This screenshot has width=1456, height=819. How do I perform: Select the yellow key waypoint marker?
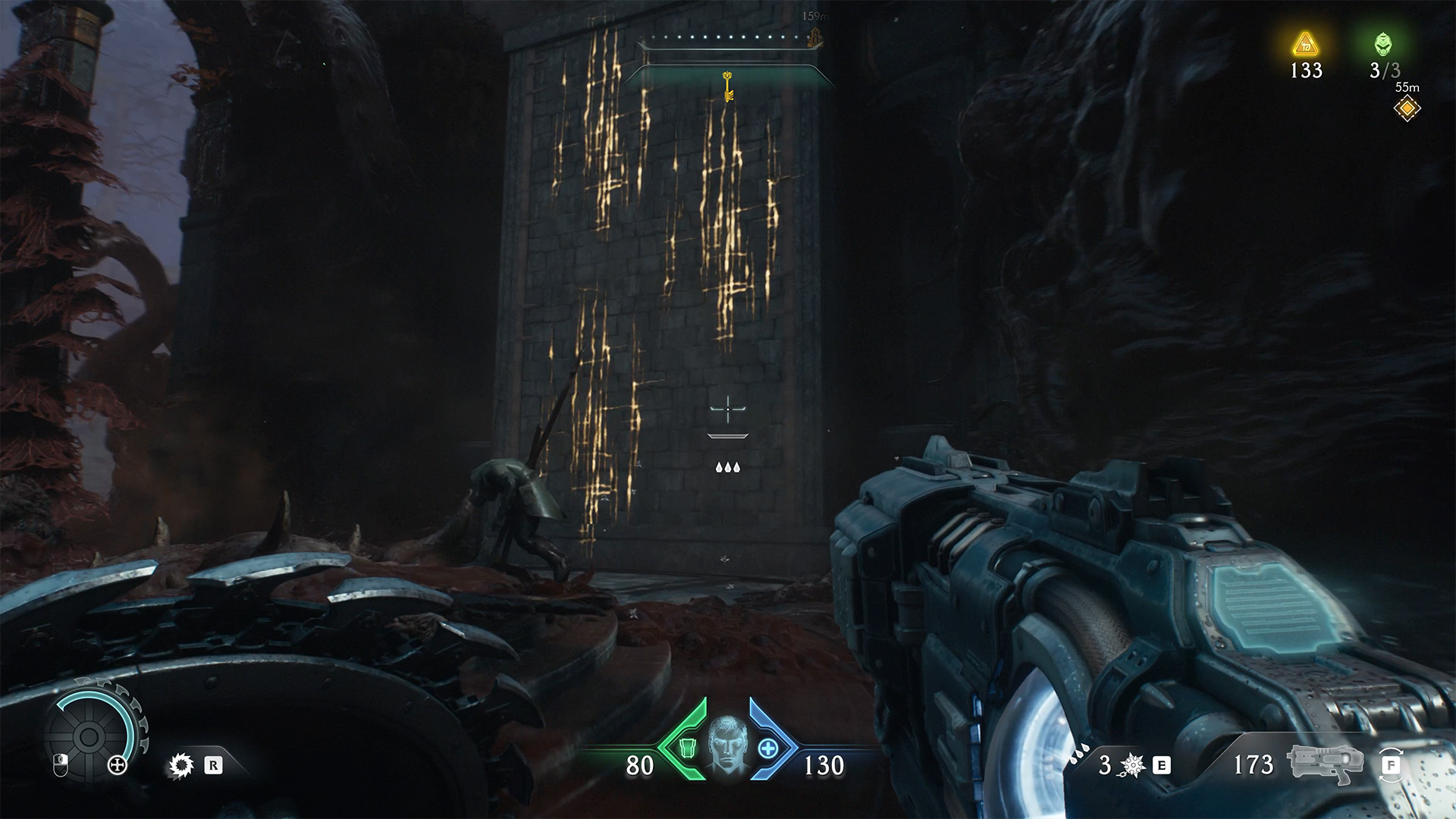[727, 86]
